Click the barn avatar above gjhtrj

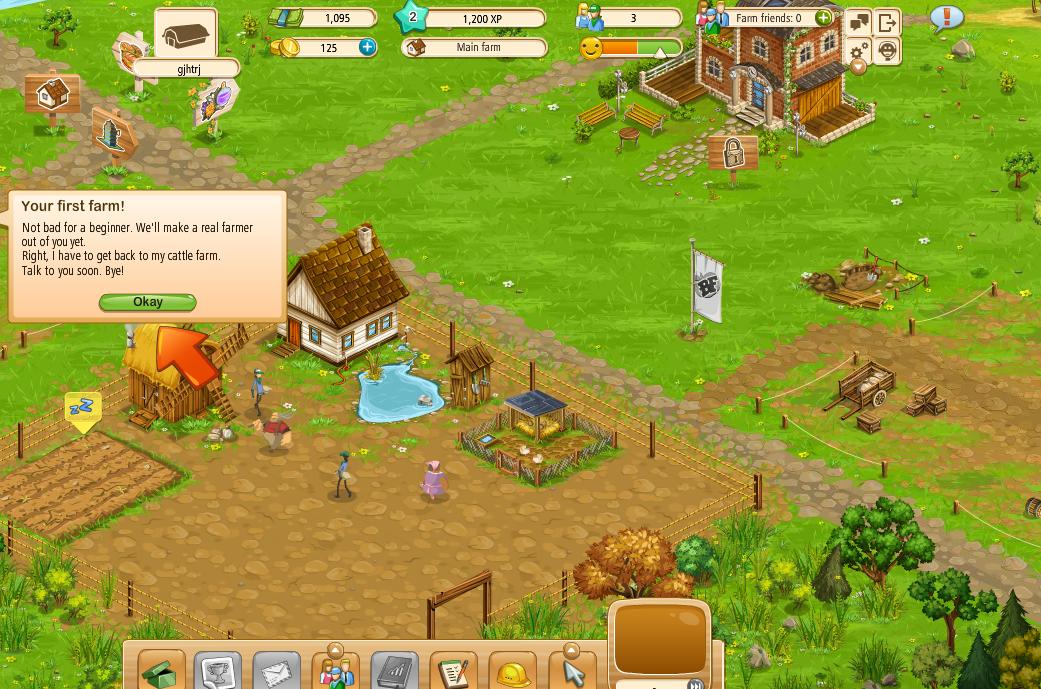click(187, 37)
